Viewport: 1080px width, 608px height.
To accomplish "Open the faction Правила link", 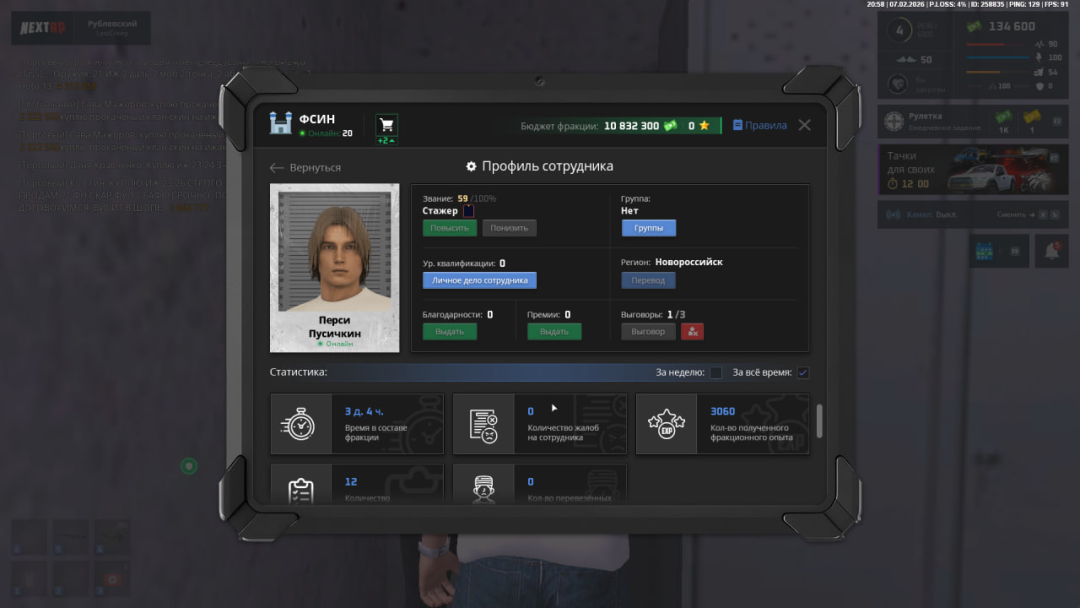I will [760, 125].
